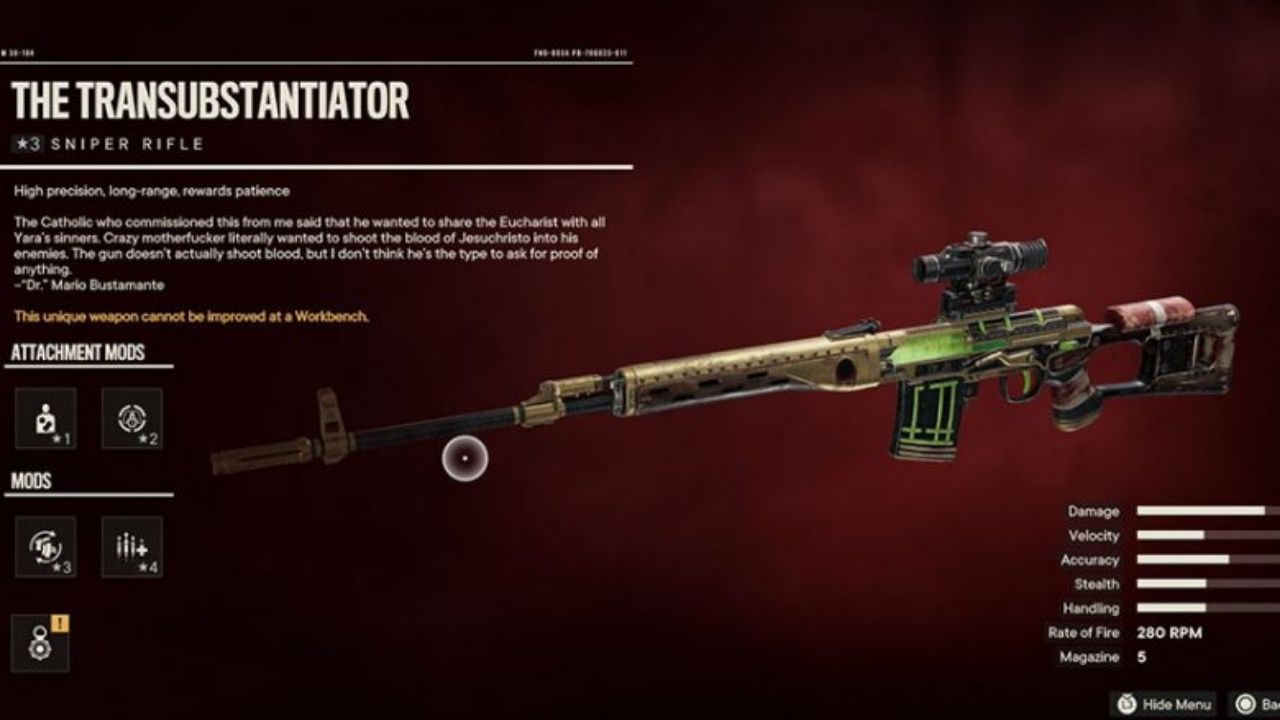This screenshot has width=1280, height=720.
Task: Click the Hide Menu button
Action: click(1166, 704)
